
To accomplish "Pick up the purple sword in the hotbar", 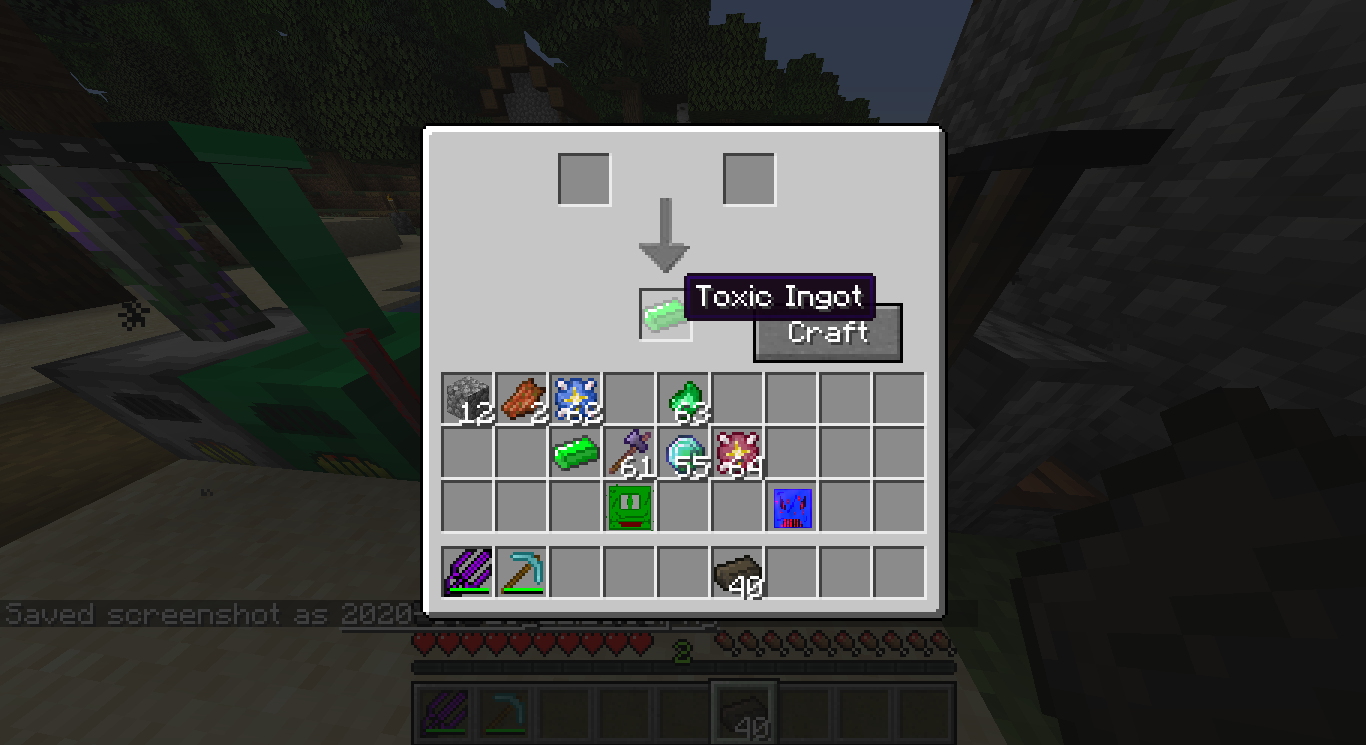I will click(467, 570).
